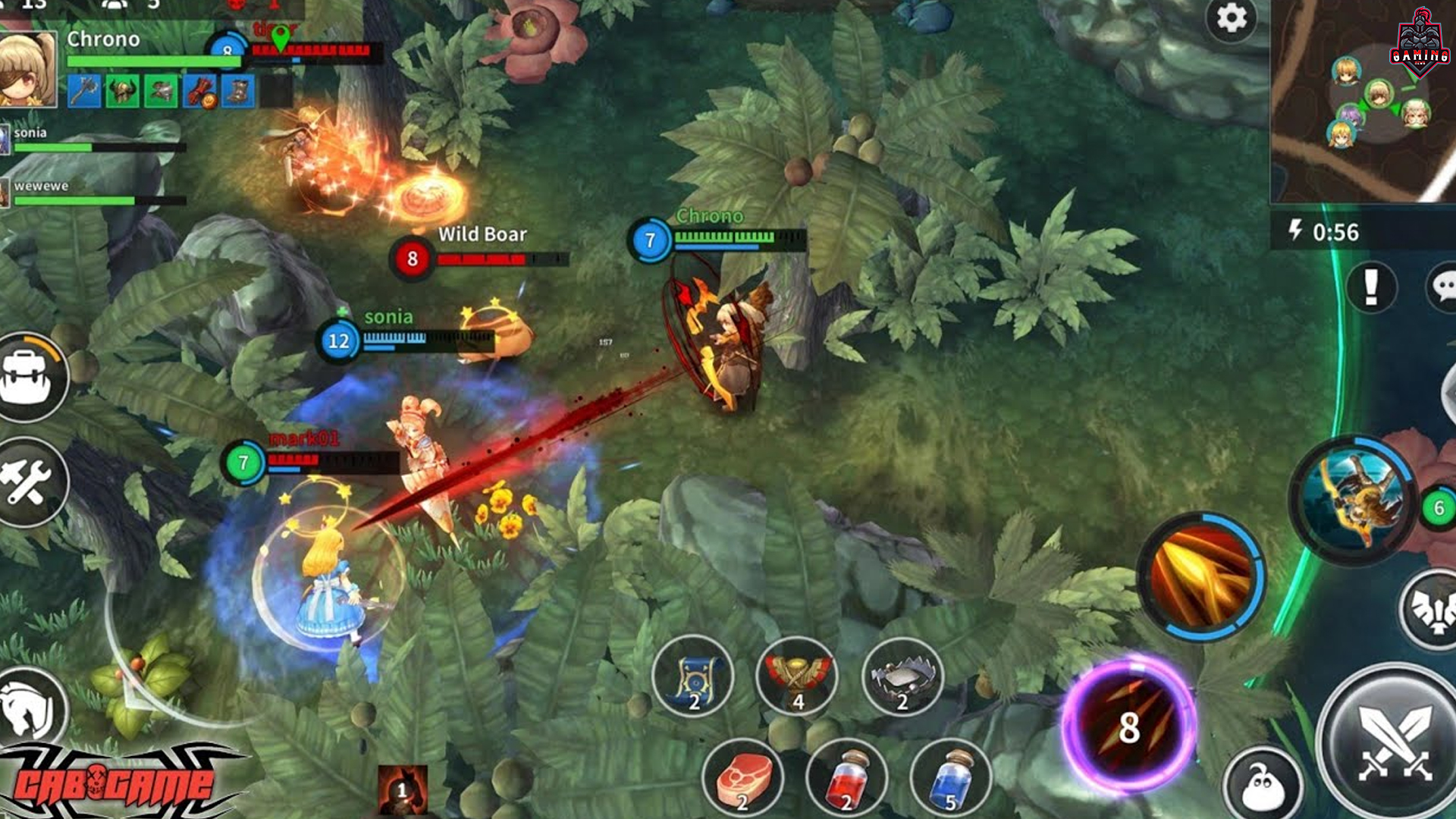Use the red health potion
Image resolution: width=1456 pixels, height=819 pixels.
pyautogui.click(x=846, y=779)
